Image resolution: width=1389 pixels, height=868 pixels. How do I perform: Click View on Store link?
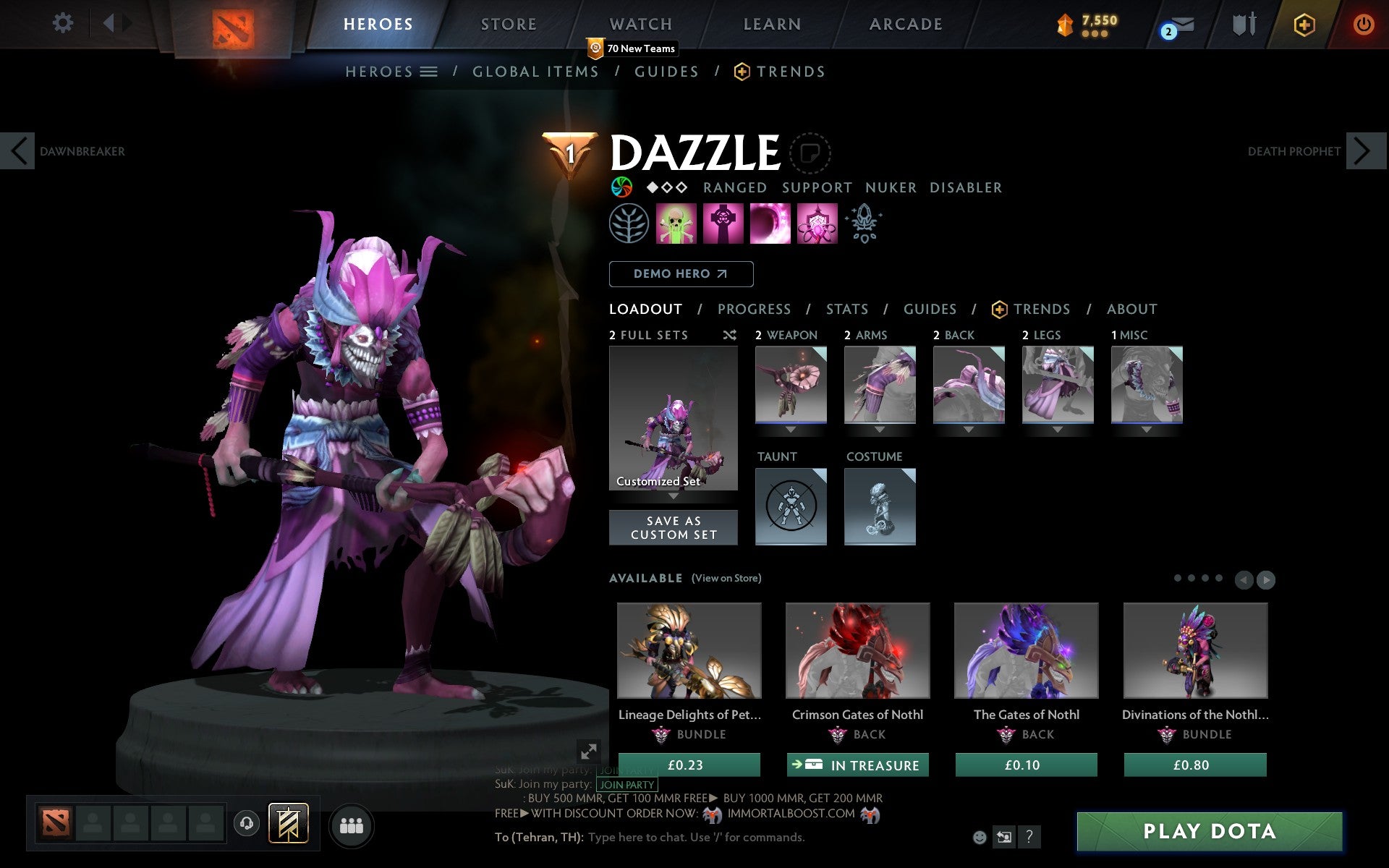[x=726, y=578]
